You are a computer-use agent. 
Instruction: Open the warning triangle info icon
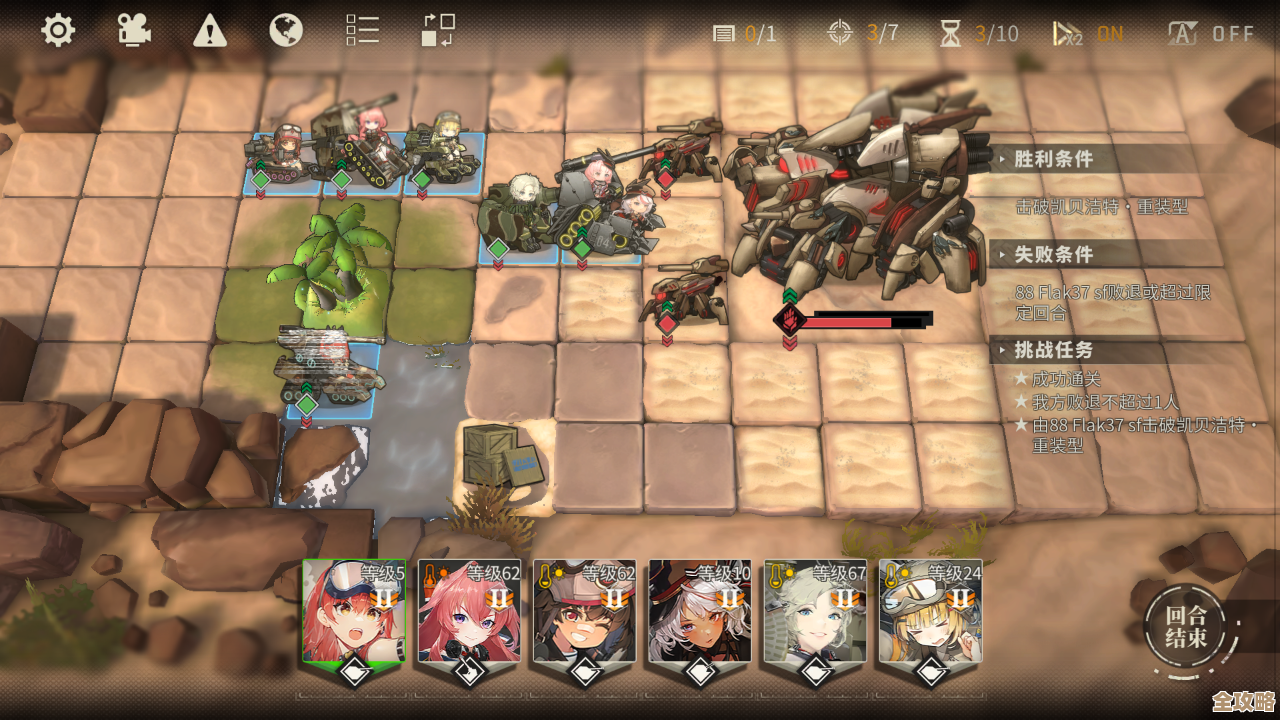(x=210, y=30)
